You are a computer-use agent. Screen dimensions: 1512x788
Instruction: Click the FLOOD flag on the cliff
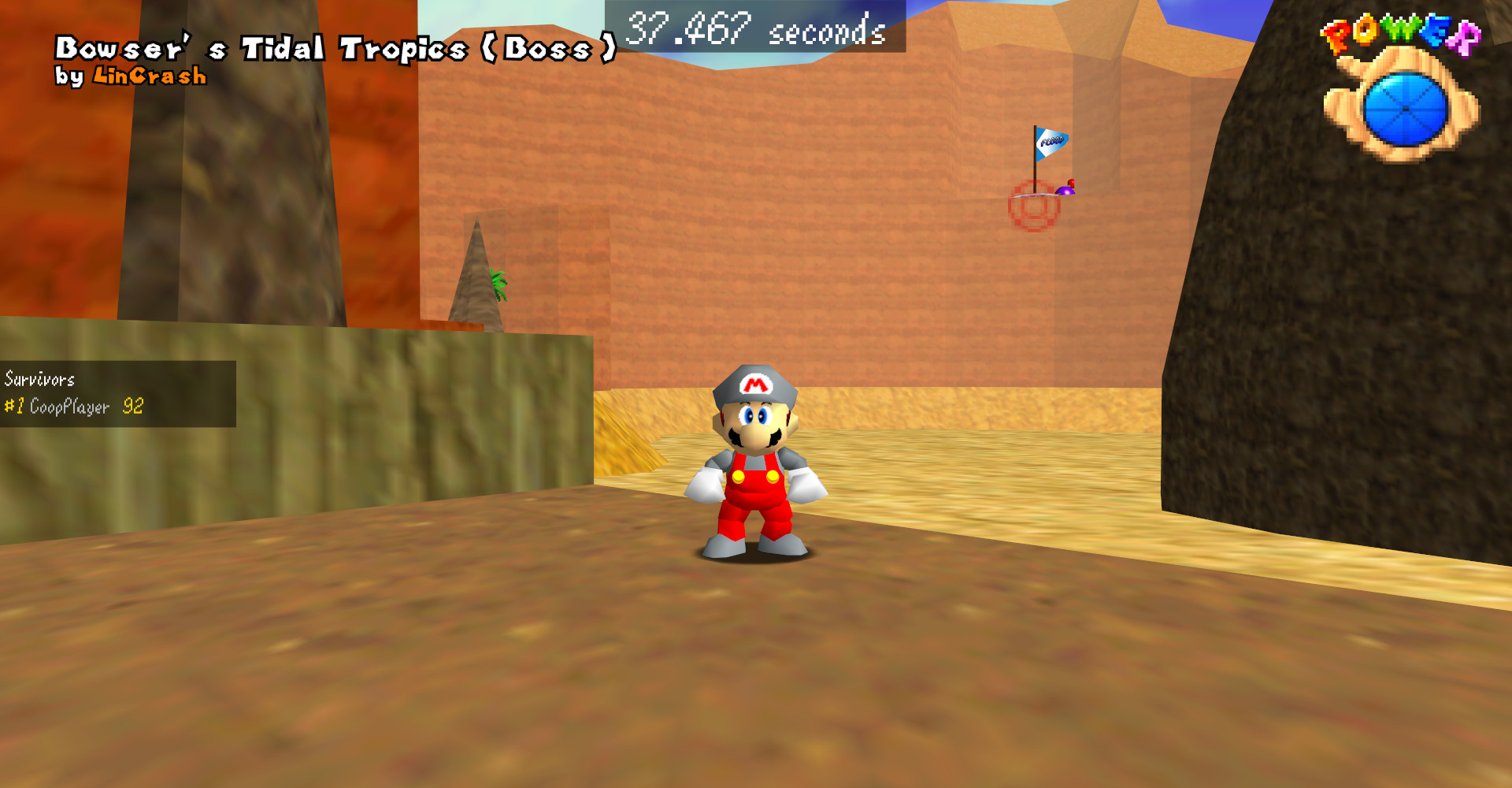(1051, 140)
